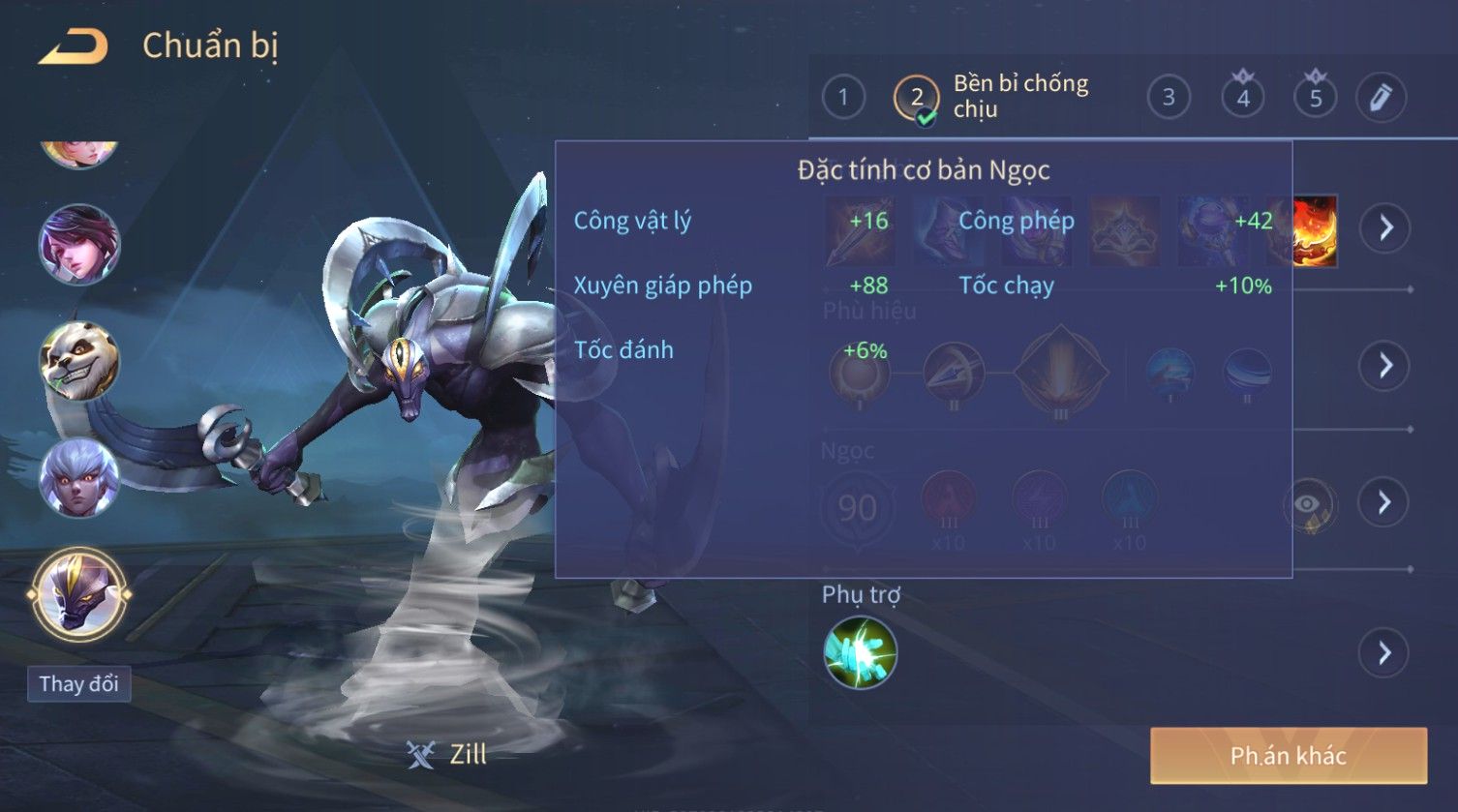The width and height of the screenshot is (1458, 812).
Task: Edit preset name with pencil icon
Action: pos(1381,98)
